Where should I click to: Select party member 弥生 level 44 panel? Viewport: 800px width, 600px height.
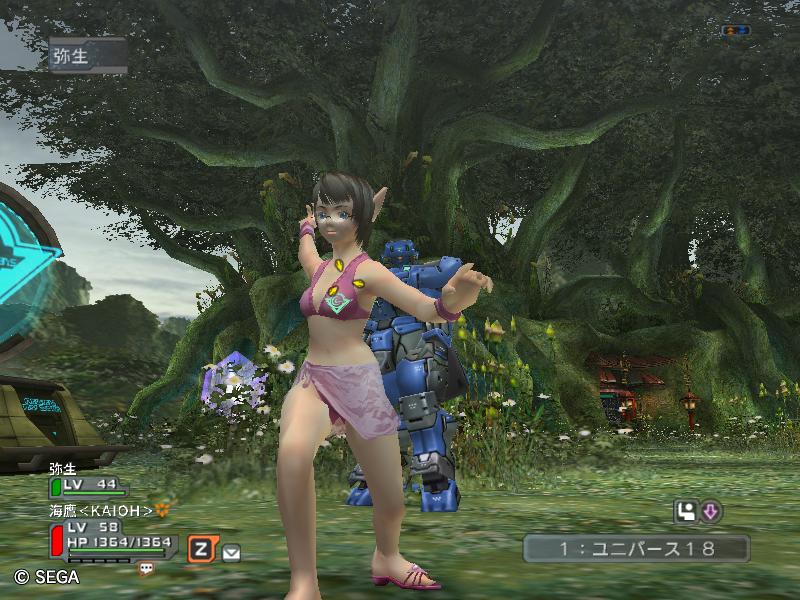coord(88,486)
